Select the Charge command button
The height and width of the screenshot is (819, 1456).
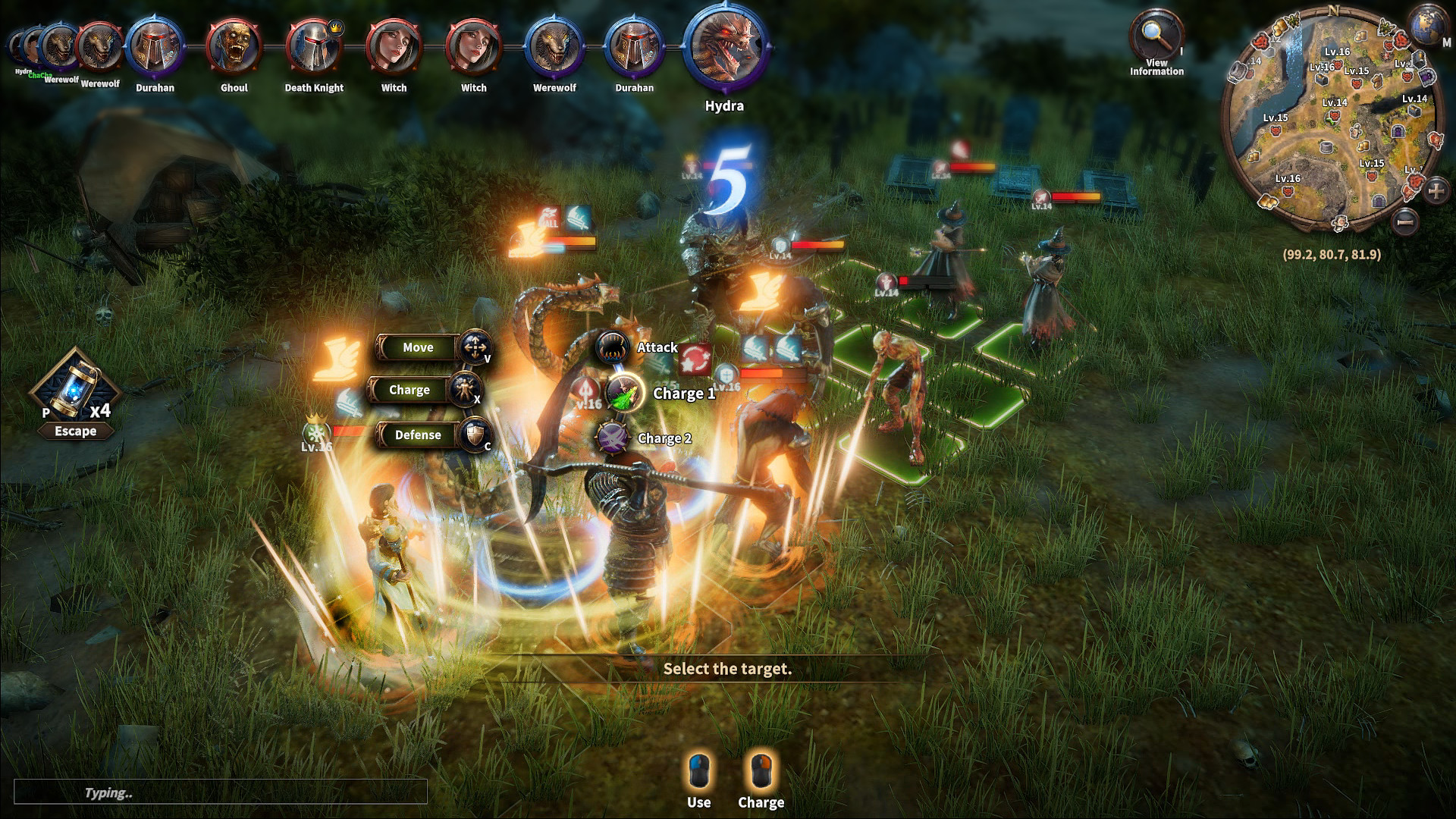[x=409, y=390]
